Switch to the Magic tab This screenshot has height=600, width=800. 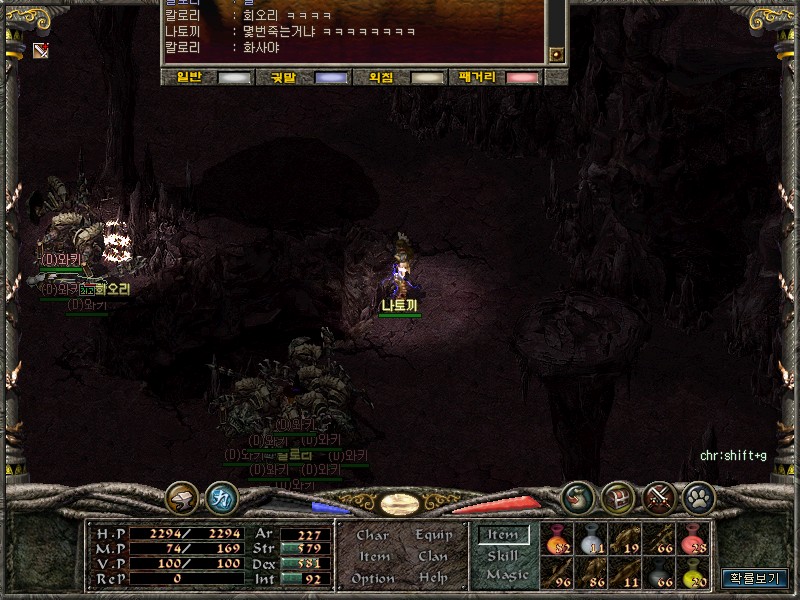coord(506,575)
